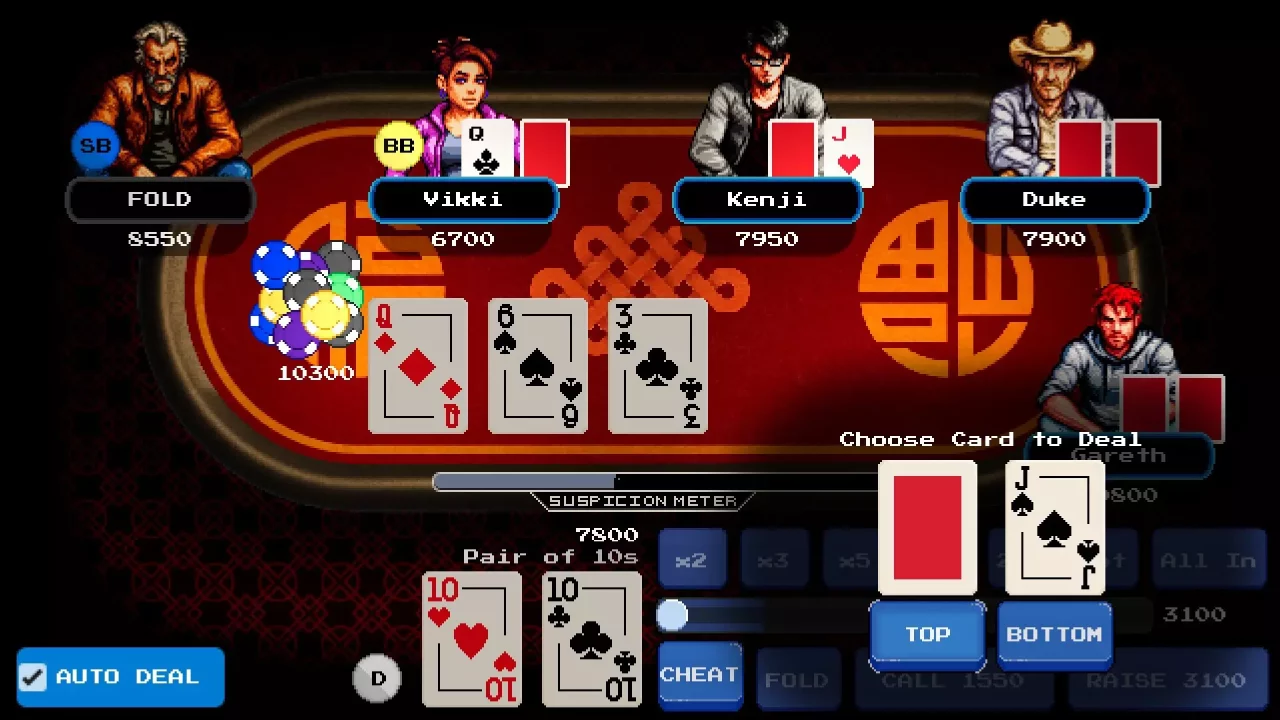The width and height of the screenshot is (1280, 720).
Task: Choose BOTTOM to deal from the bottom
Action: pyautogui.click(x=1054, y=634)
